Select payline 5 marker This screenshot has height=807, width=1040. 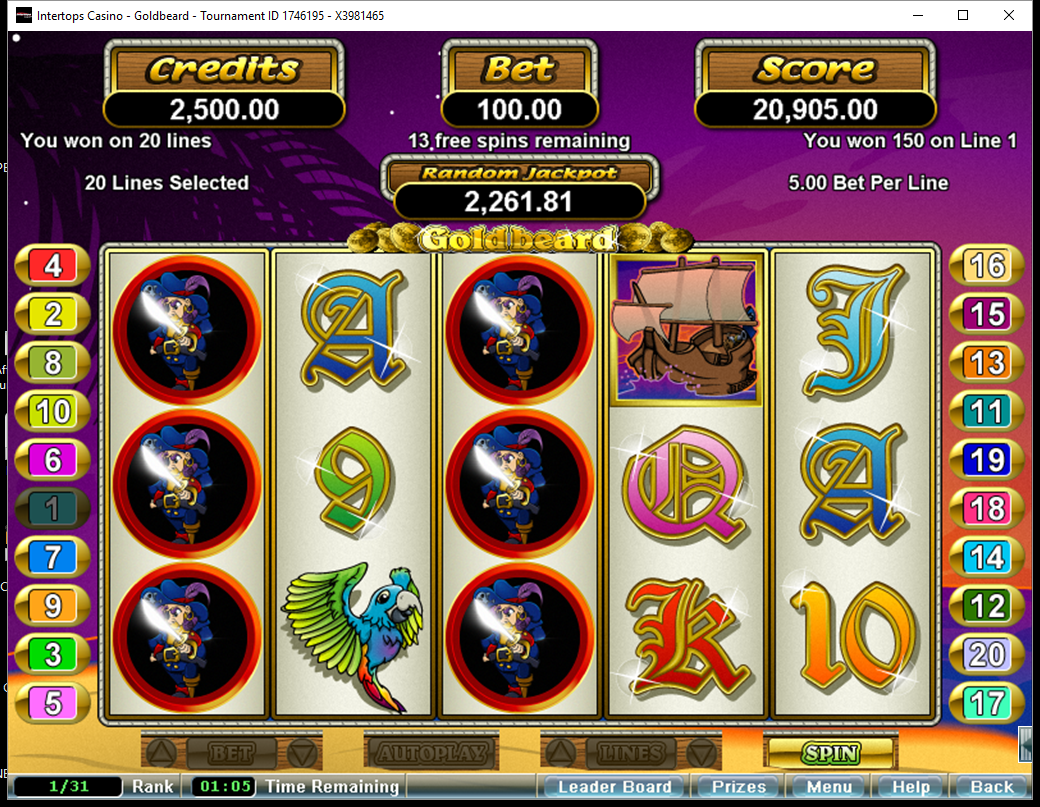[x=53, y=703]
